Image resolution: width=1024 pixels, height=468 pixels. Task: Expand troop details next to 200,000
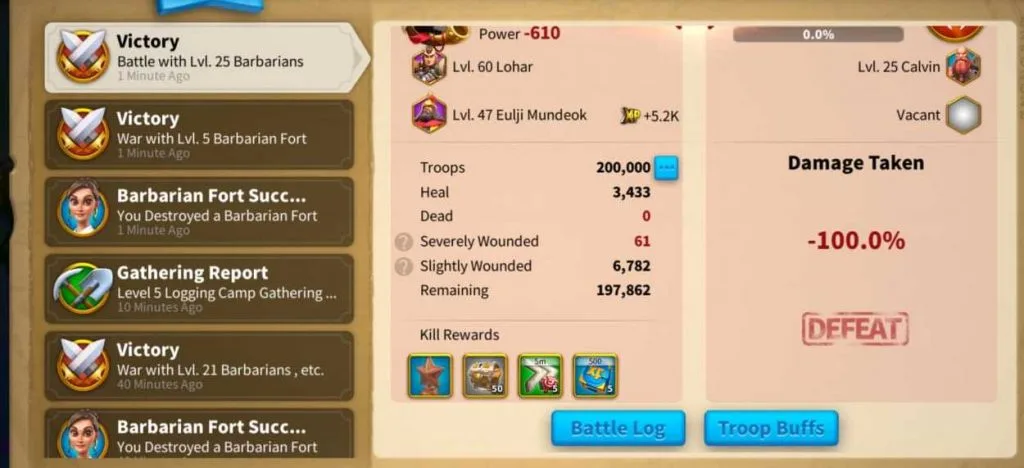pos(666,168)
